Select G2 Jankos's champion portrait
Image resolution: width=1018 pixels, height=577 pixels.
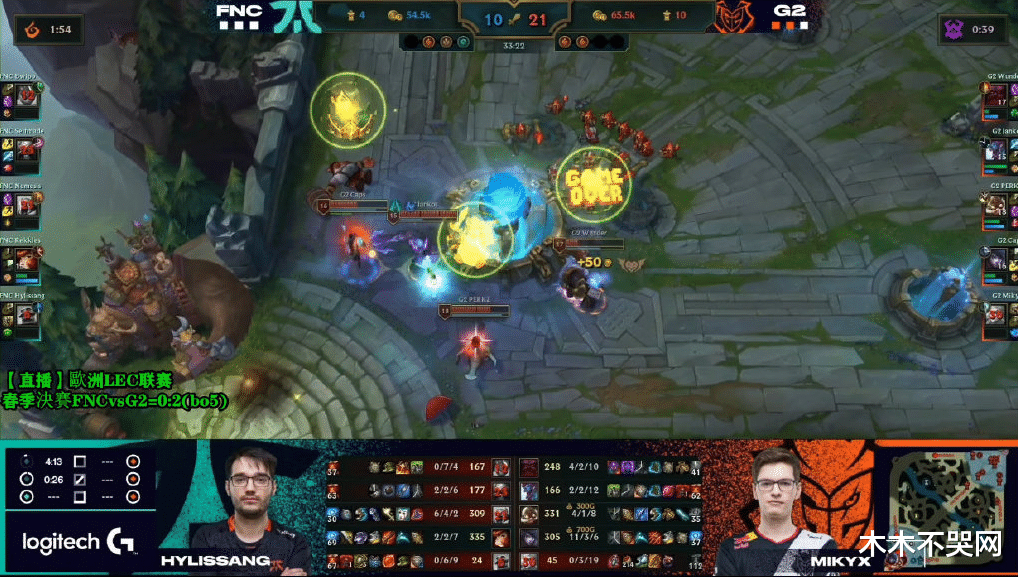[994, 153]
